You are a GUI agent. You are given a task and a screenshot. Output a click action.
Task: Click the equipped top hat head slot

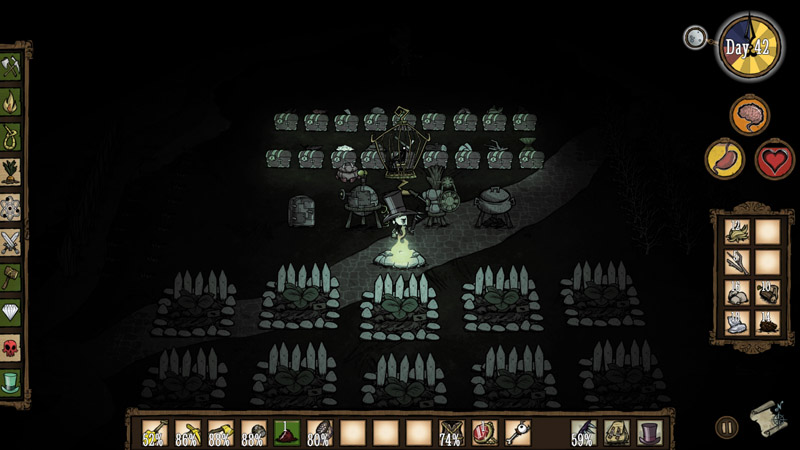tap(649, 432)
